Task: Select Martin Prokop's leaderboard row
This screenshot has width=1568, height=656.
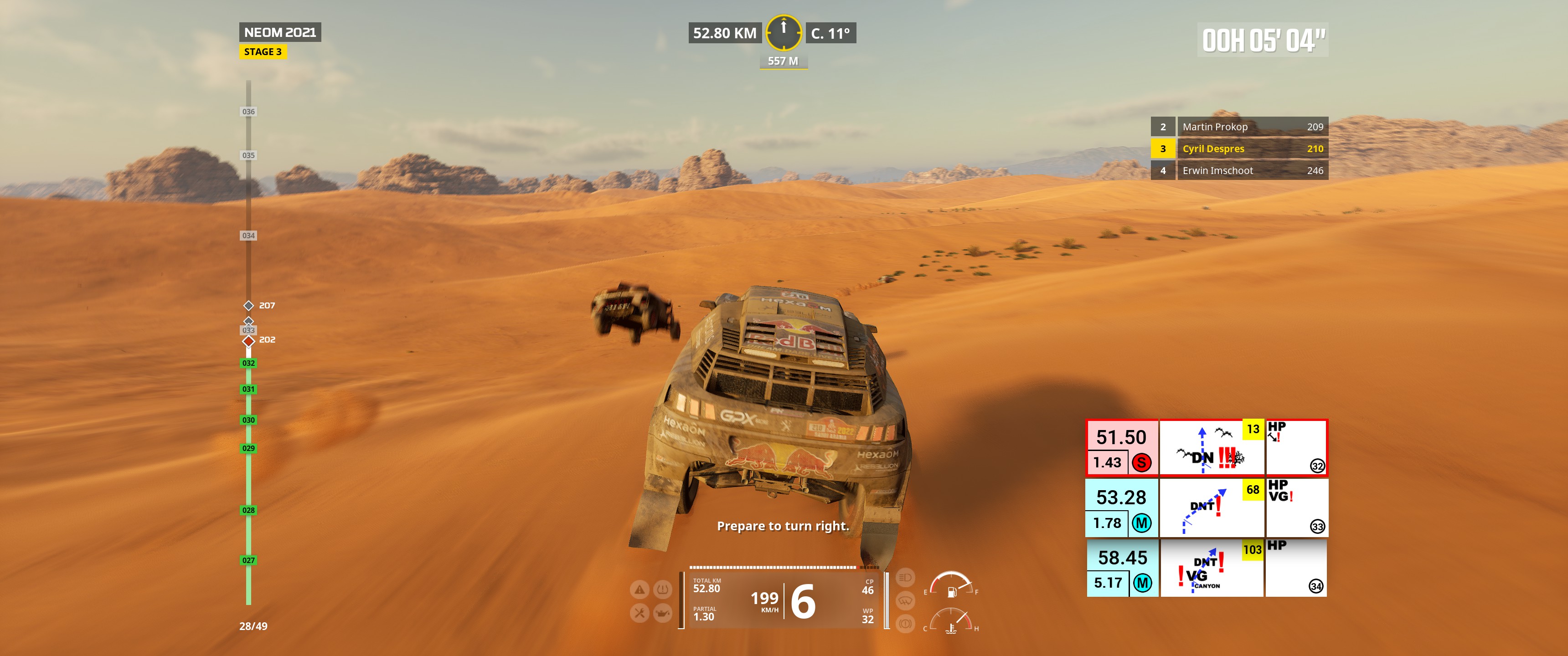Action: pos(1239,127)
